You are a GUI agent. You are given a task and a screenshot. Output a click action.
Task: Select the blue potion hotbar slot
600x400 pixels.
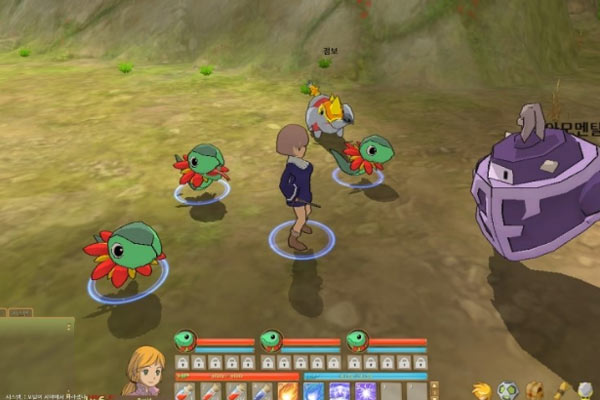(x=262, y=391)
